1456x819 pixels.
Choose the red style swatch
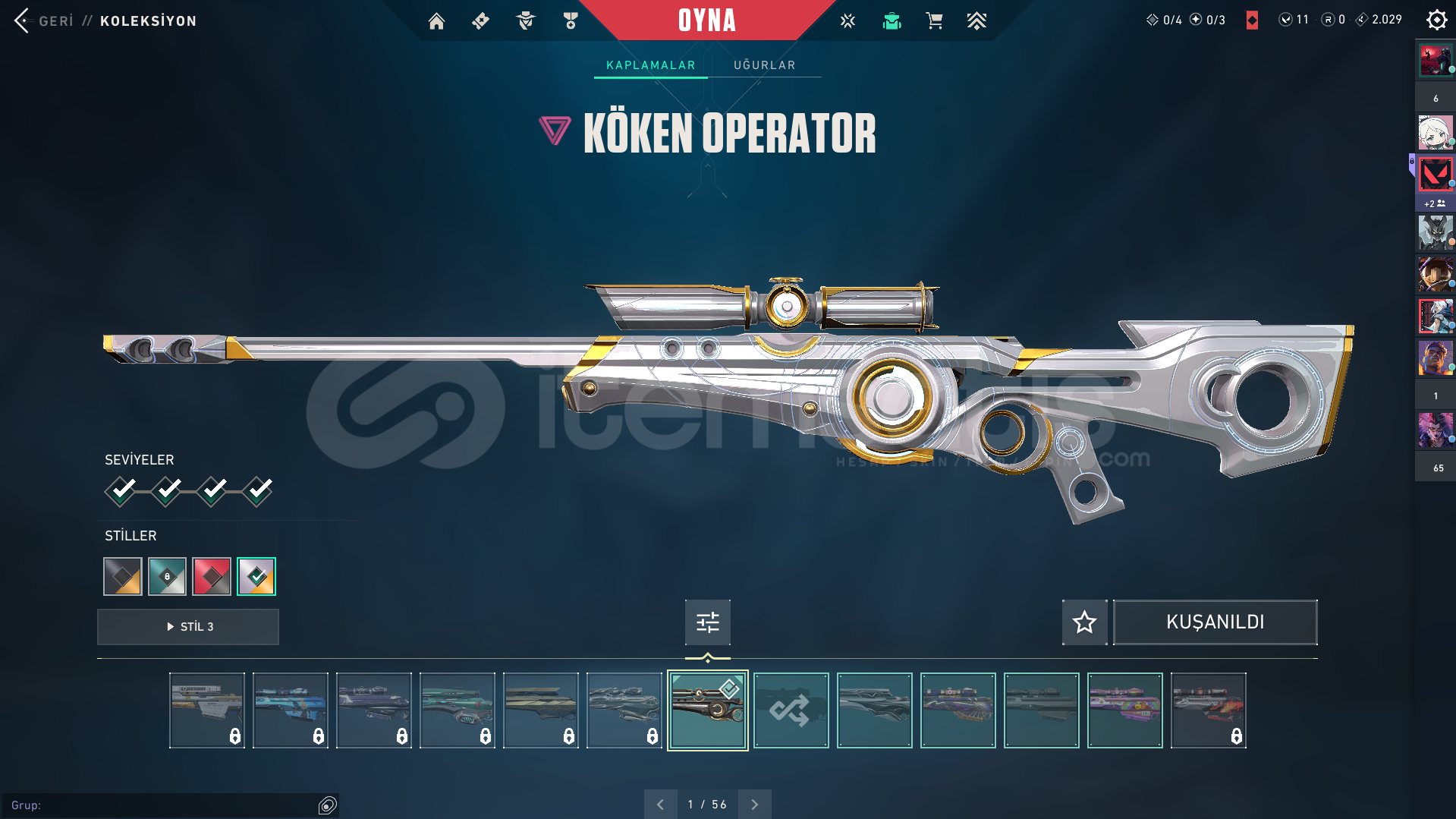(x=212, y=576)
